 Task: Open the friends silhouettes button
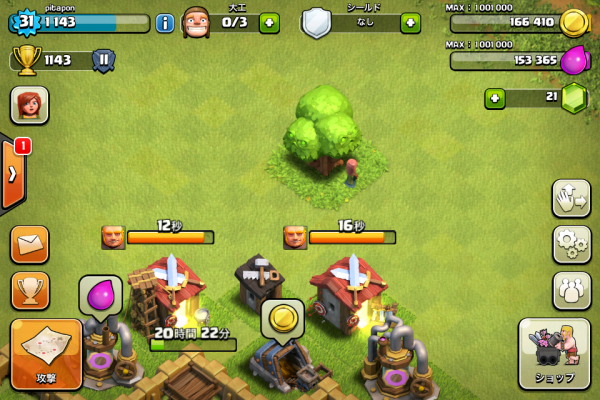tap(571, 290)
